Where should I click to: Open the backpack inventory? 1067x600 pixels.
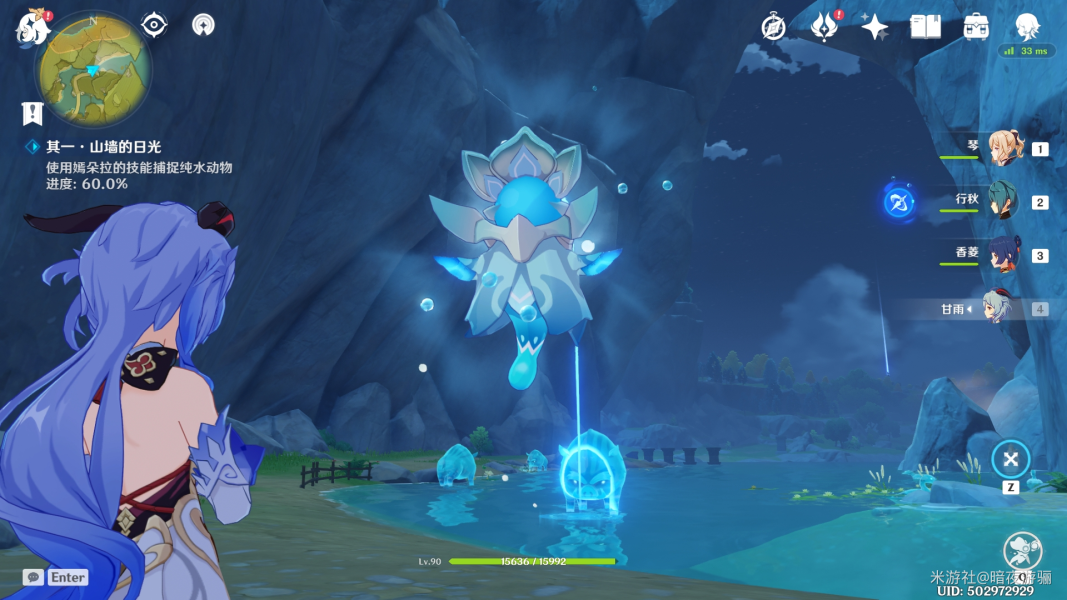pyautogui.click(x=976, y=27)
